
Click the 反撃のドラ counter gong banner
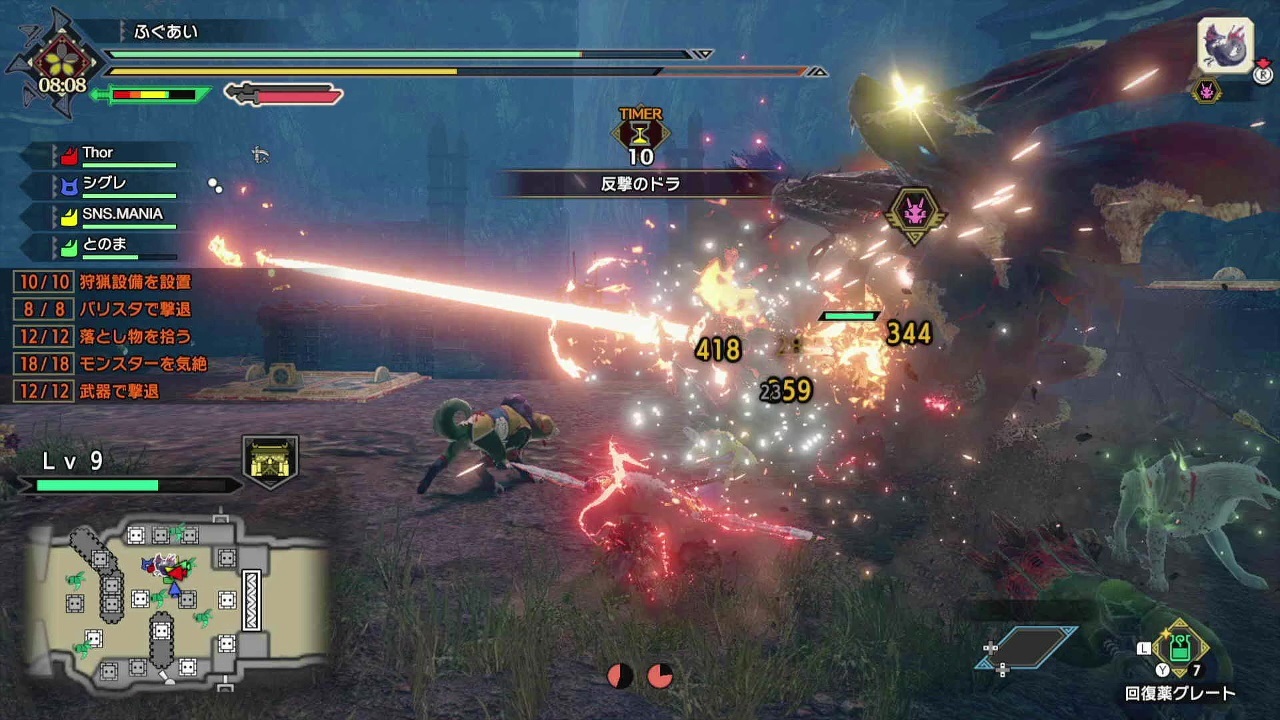point(640,184)
